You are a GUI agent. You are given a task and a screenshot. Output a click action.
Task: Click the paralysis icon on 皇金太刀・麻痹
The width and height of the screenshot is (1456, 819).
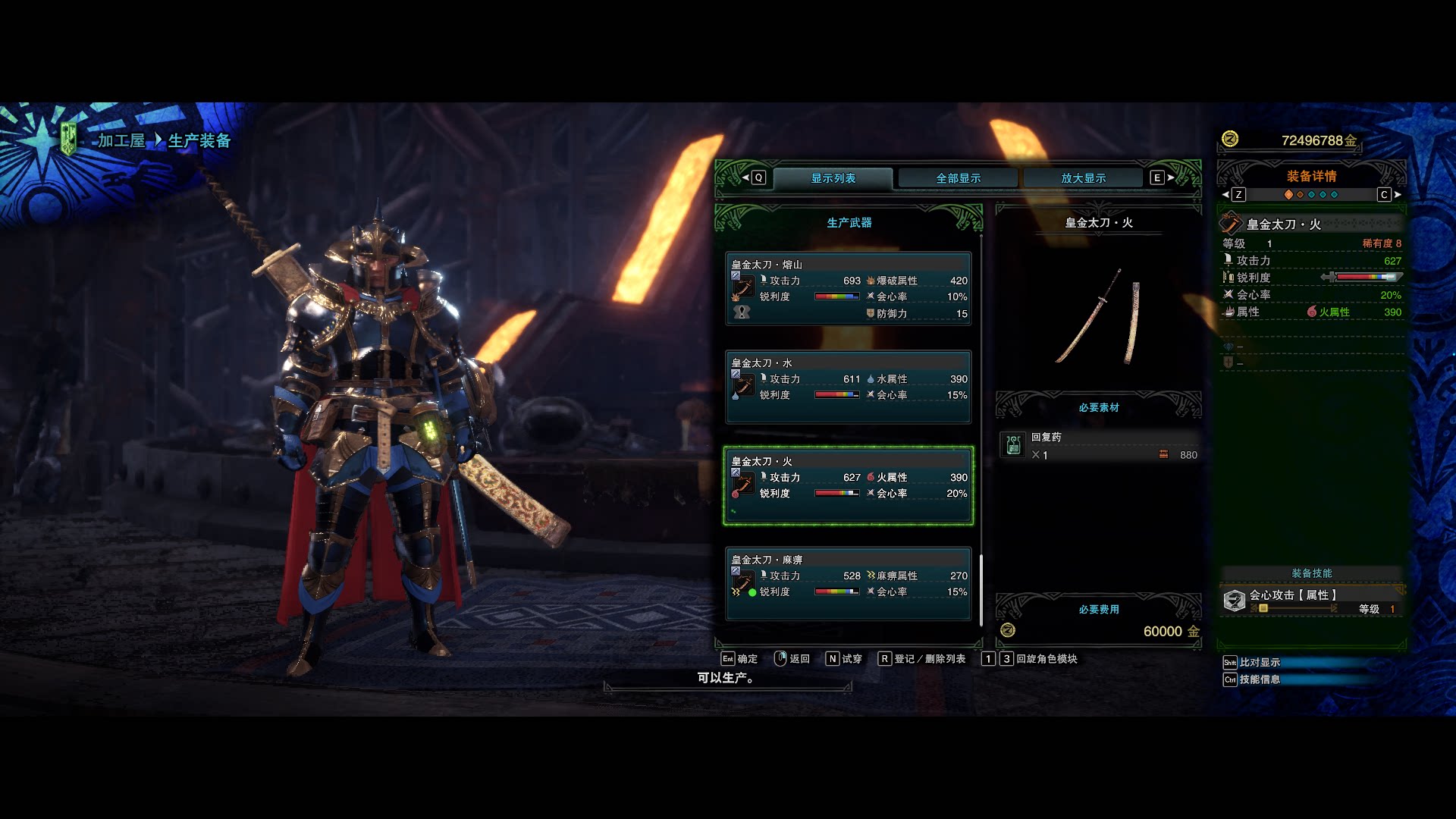(x=871, y=576)
